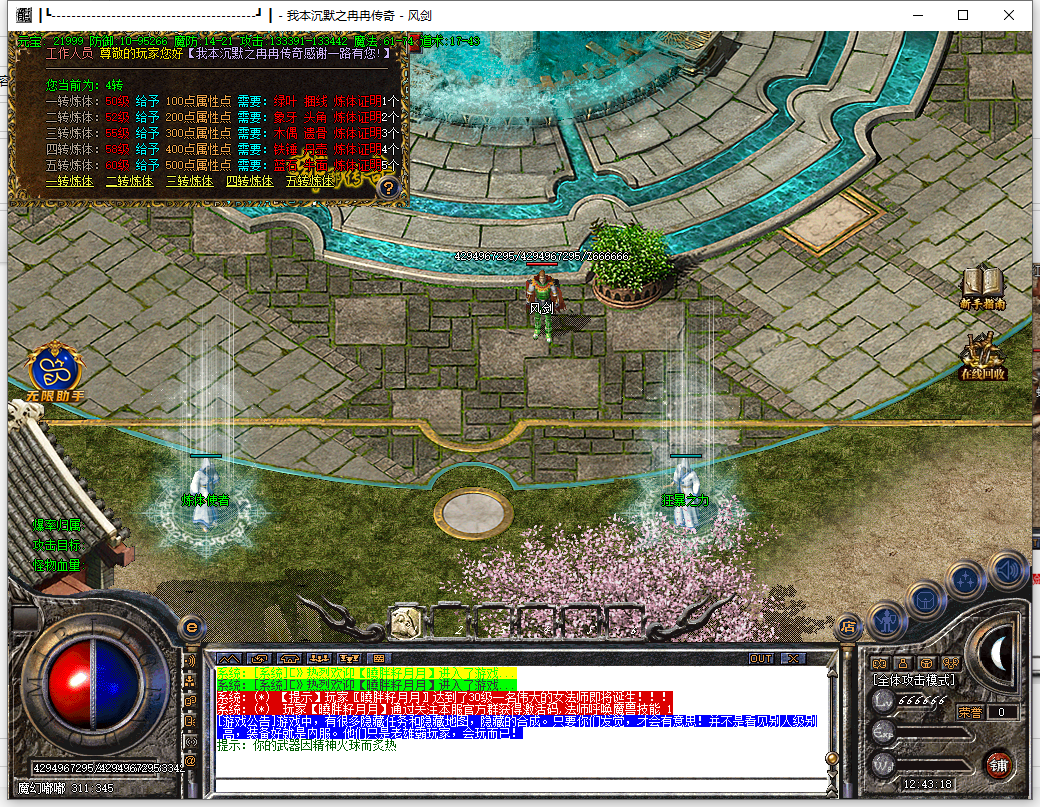Viewport: 1040px width, 807px height.
Task: Open the question mark help button
Action: coord(389,187)
